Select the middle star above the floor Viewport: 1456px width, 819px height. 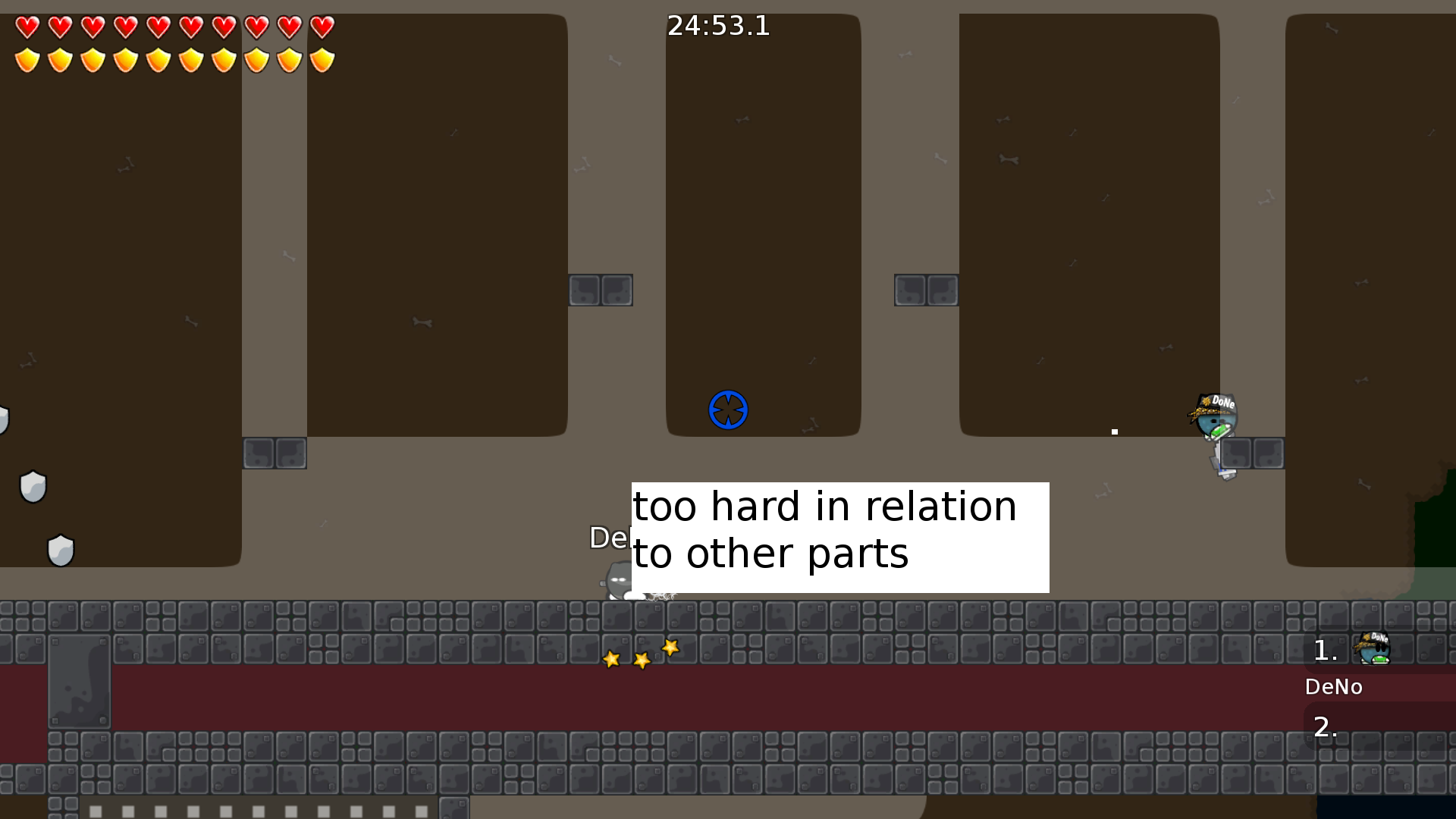coord(641,660)
